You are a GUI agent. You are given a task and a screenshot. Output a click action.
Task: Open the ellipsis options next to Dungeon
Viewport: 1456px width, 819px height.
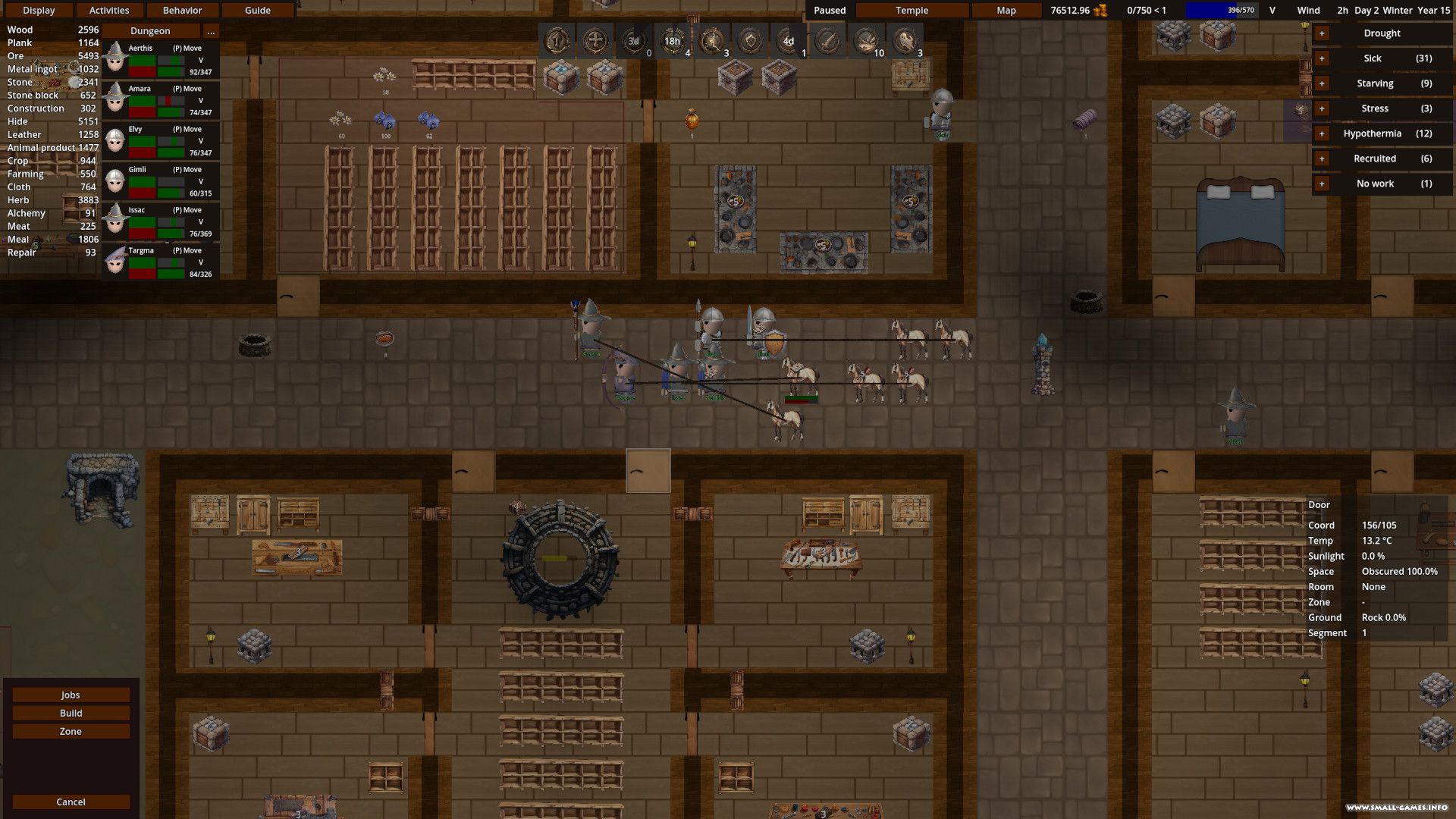point(211,31)
